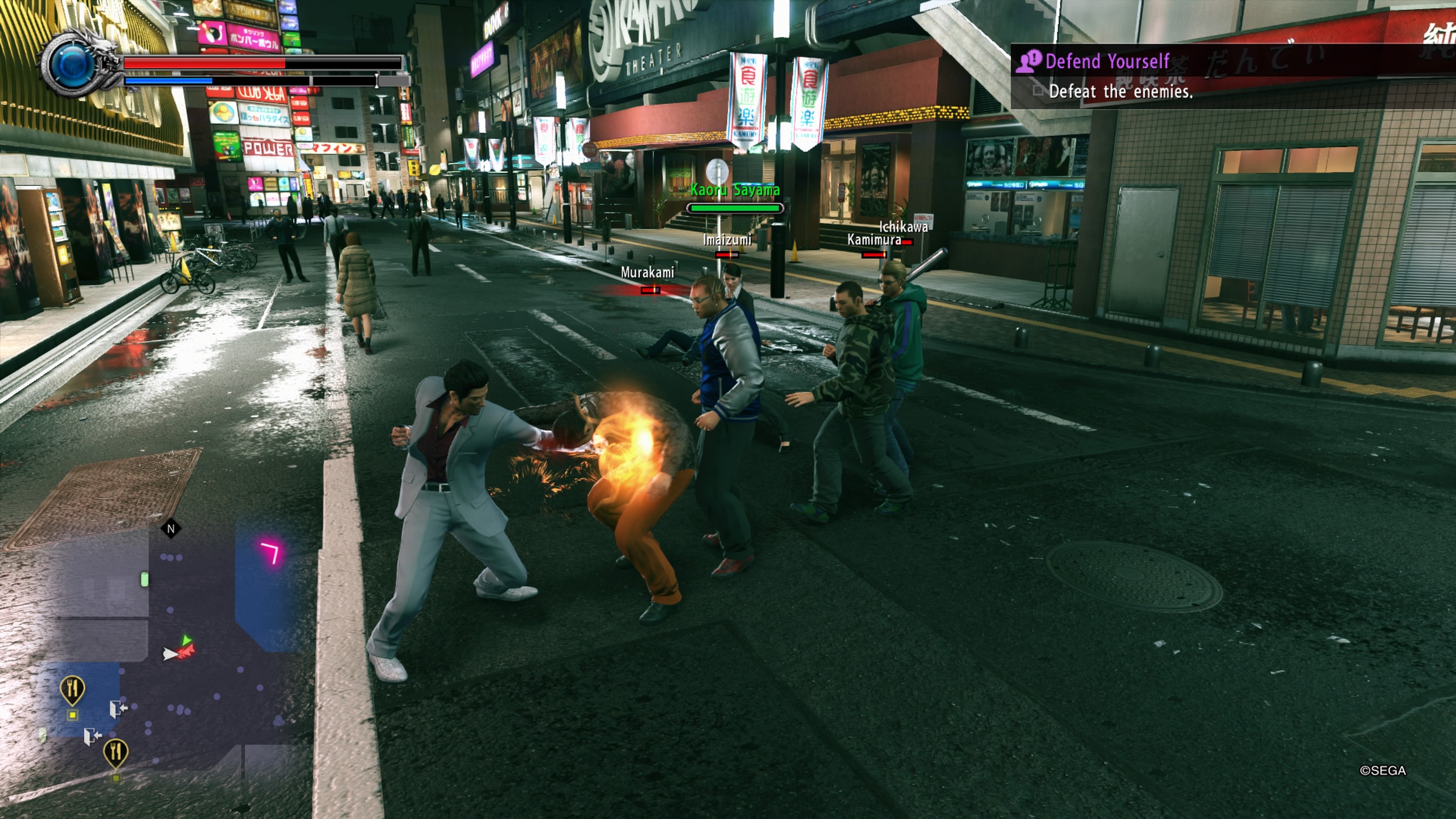Click the N compass marker on the minimap
Viewport: 1456px width, 819px height.
(x=171, y=529)
